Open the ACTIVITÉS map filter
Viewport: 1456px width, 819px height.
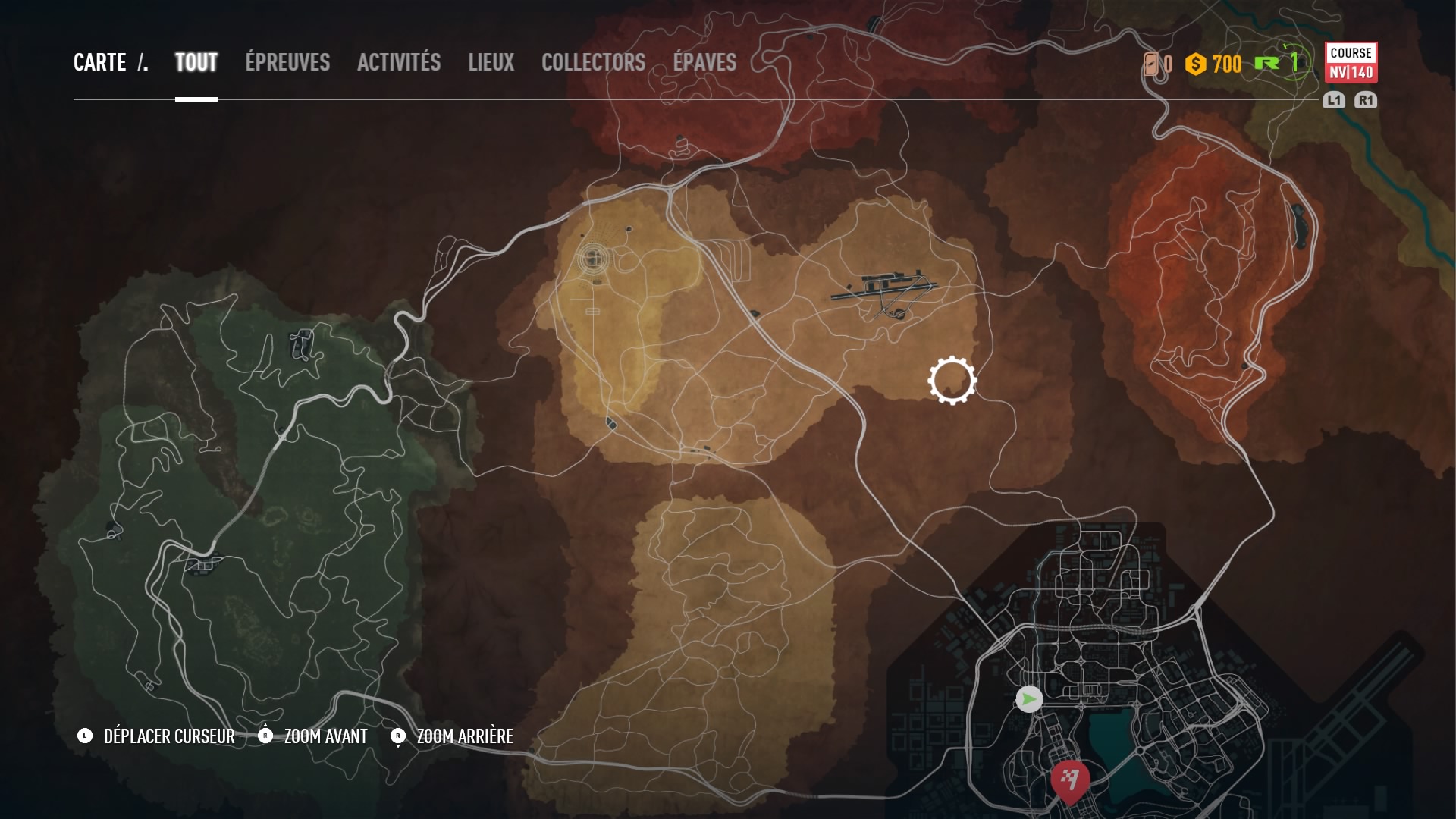pos(399,63)
